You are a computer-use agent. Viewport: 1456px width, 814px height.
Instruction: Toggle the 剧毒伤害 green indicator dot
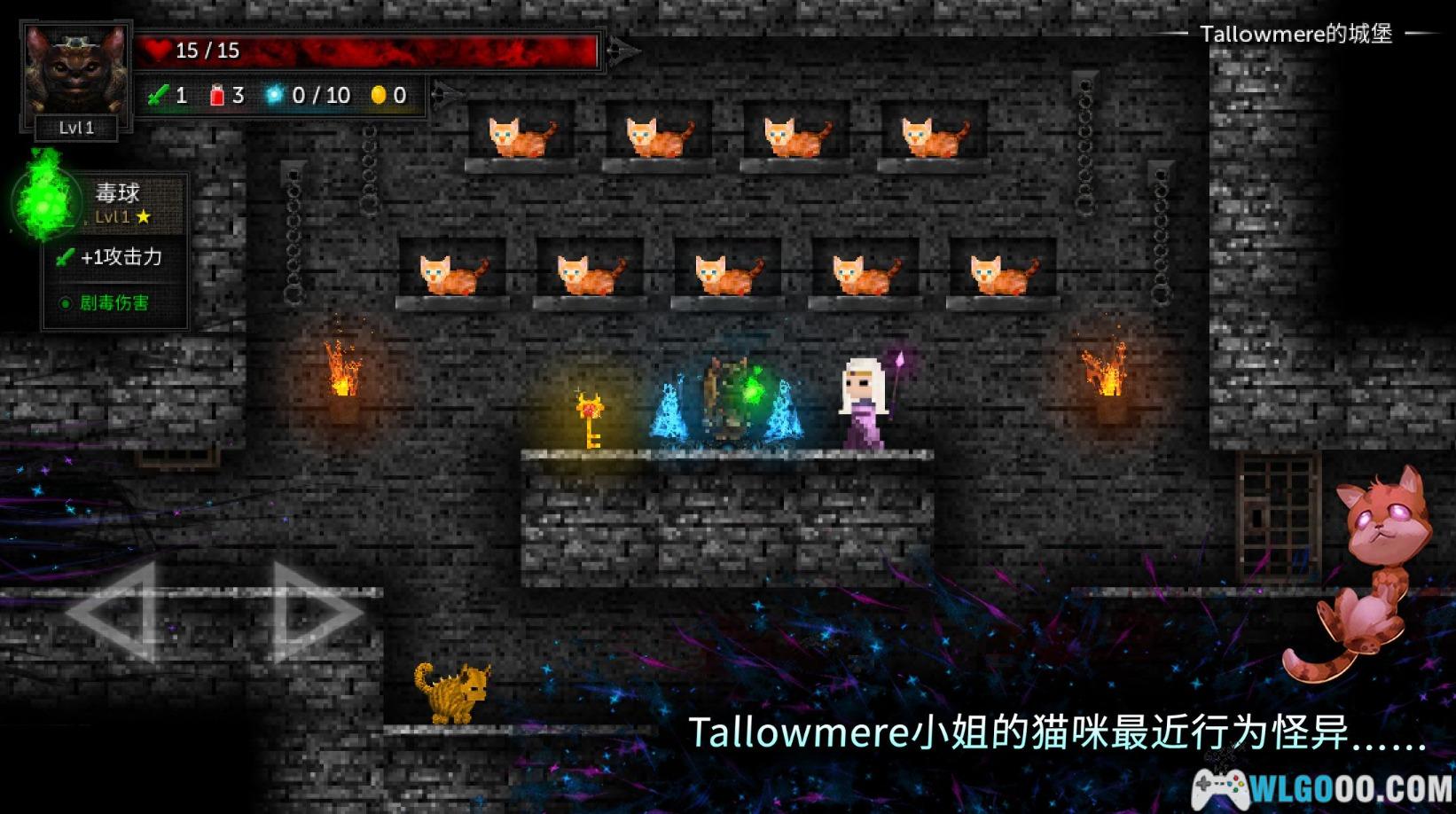click(64, 301)
